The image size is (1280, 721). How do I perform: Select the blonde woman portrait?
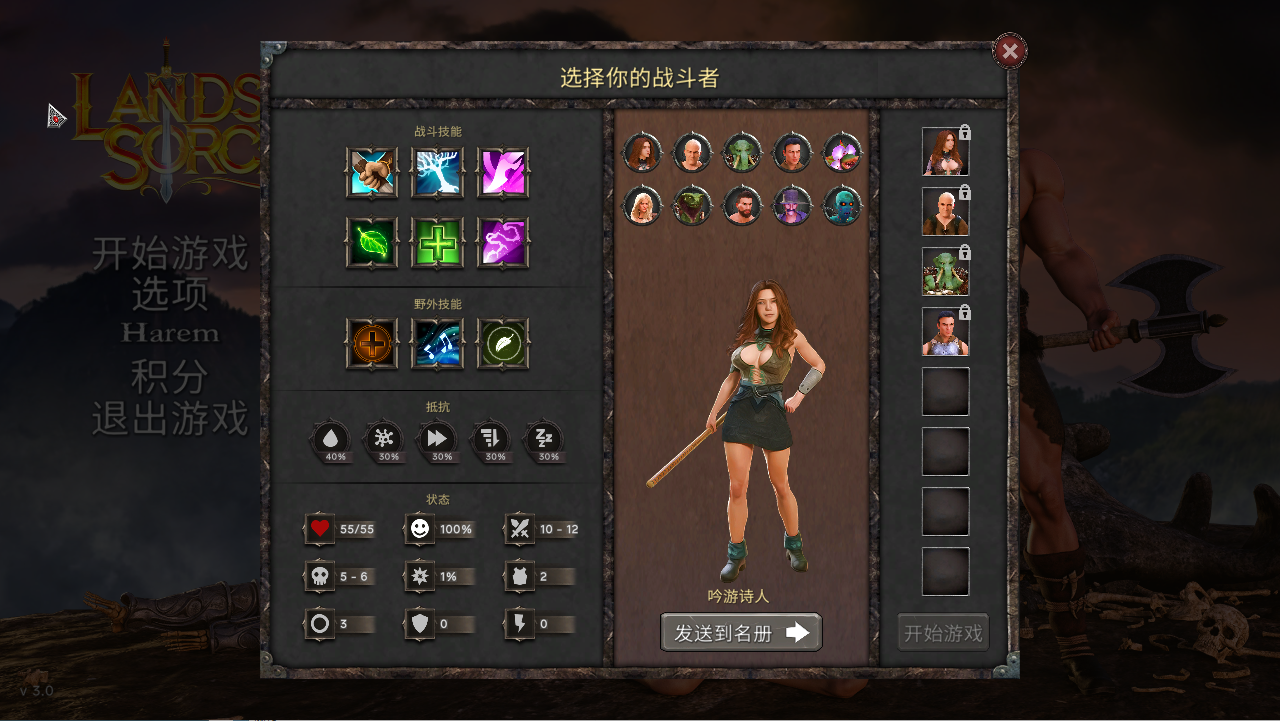point(642,206)
